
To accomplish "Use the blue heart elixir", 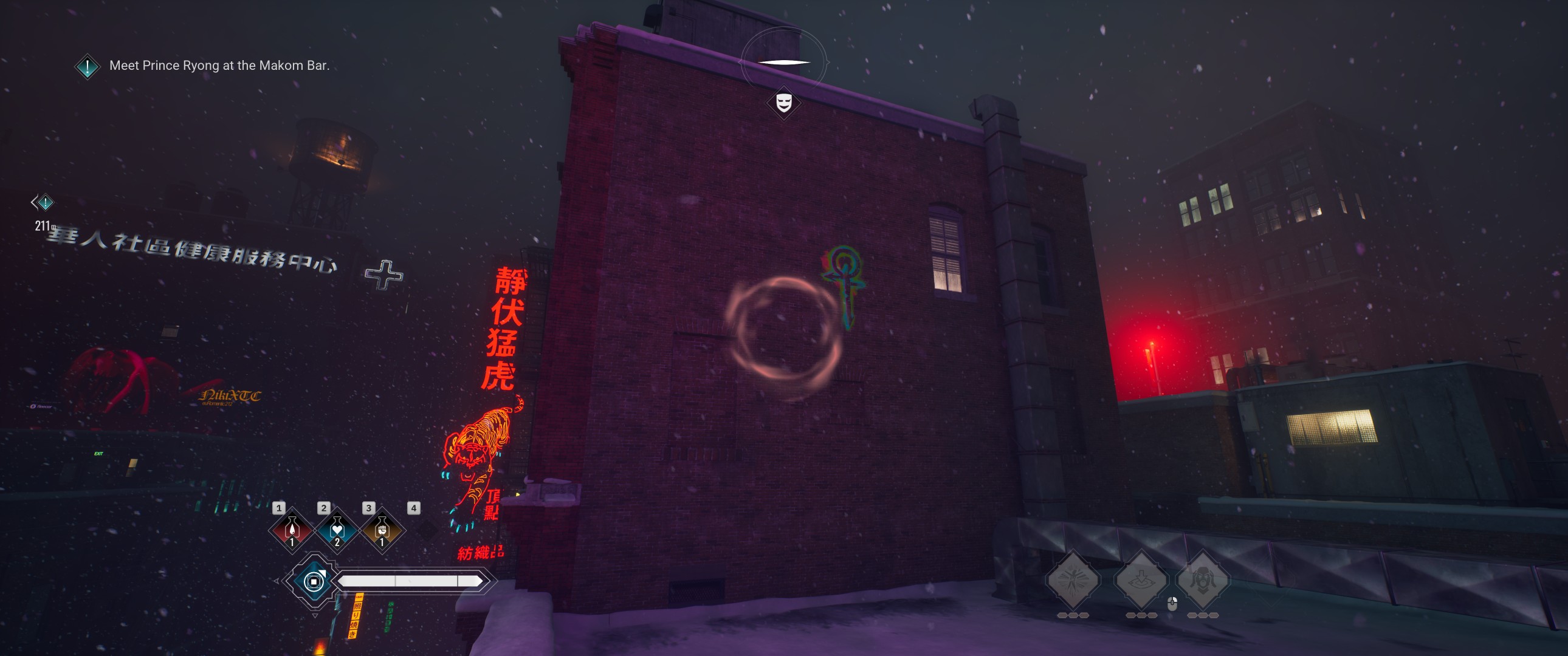I will click(x=337, y=530).
